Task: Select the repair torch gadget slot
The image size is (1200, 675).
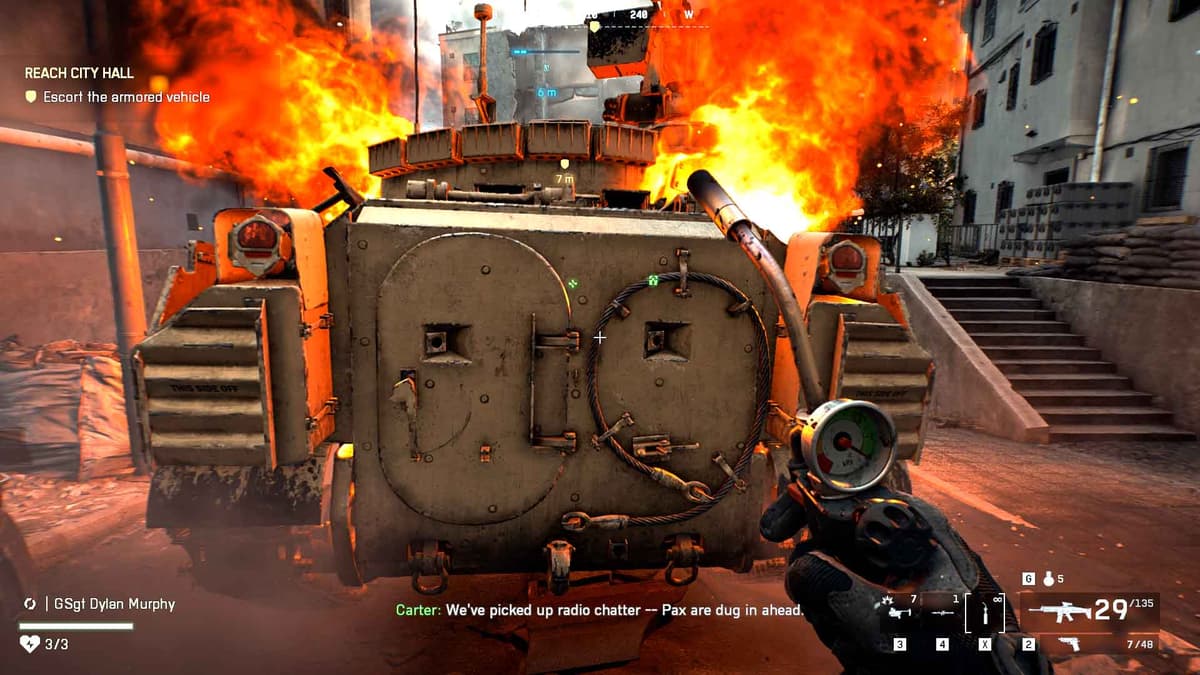Action: click(x=985, y=611)
